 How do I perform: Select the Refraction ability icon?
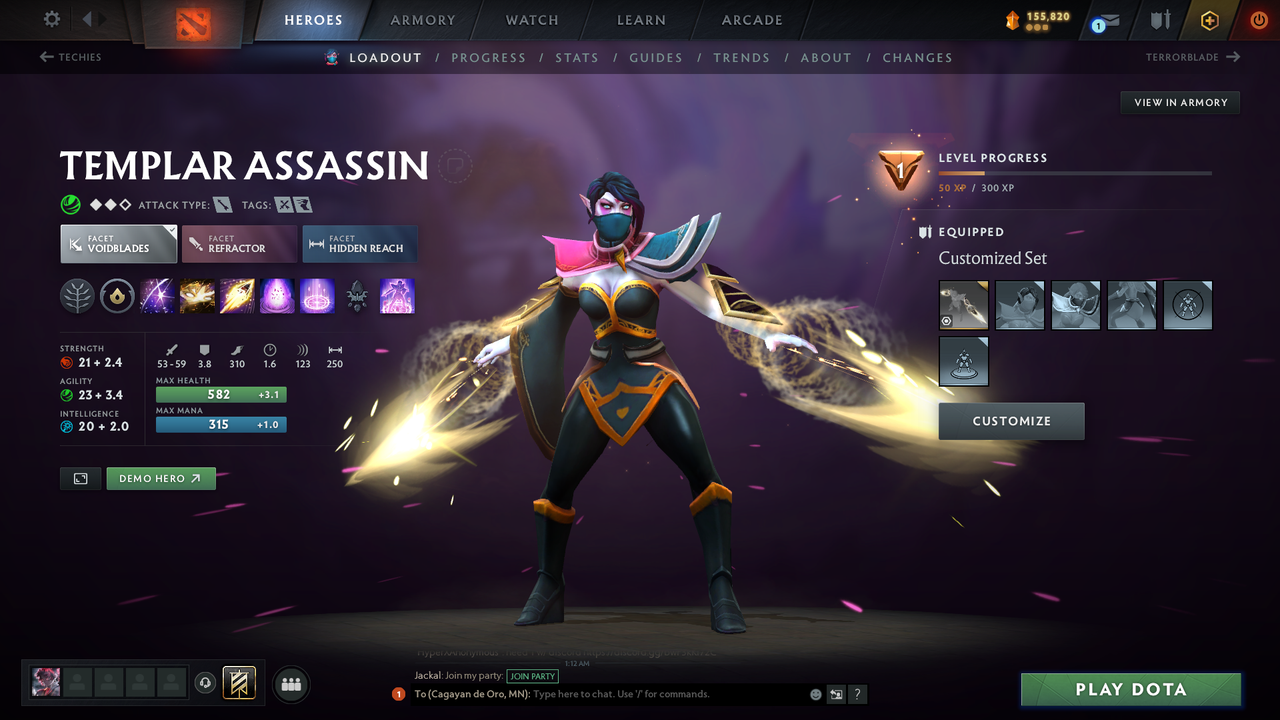157,296
